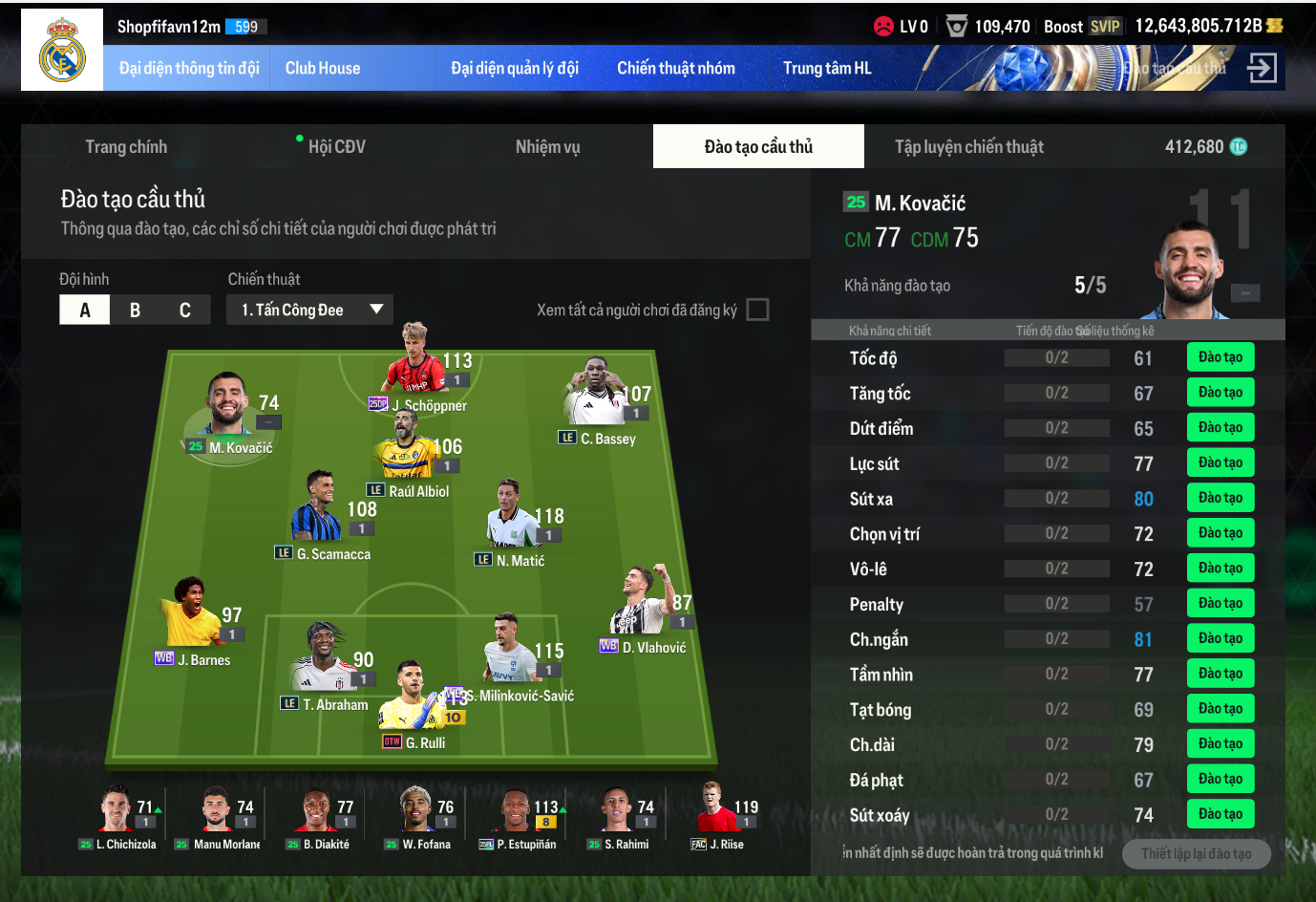Tick Xem tất cả người chơi checkbox
This screenshot has height=902, width=1316.
[757, 310]
